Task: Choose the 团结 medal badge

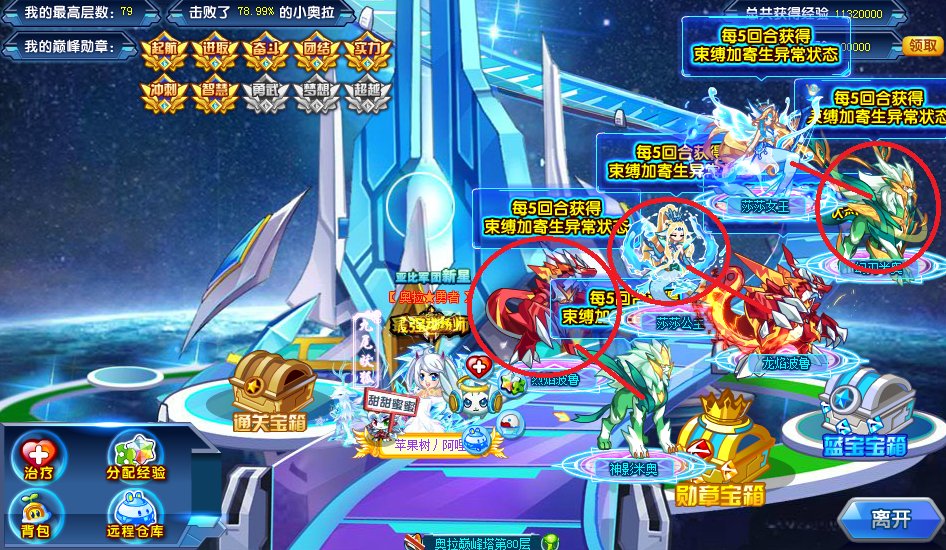Action: [317, 54]
